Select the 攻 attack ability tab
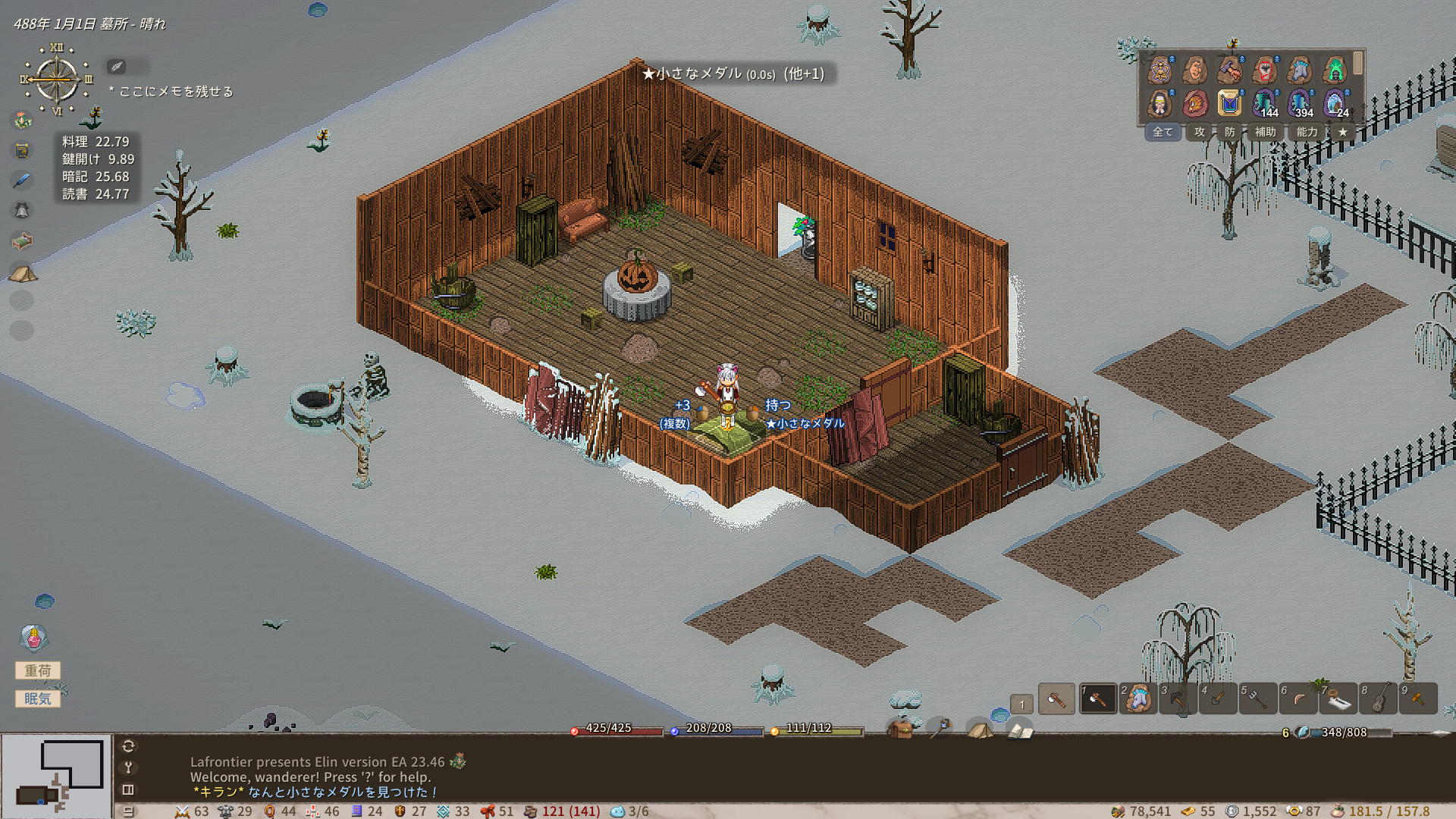This screenshot has width=1456, height=819. pos(1199,132)
